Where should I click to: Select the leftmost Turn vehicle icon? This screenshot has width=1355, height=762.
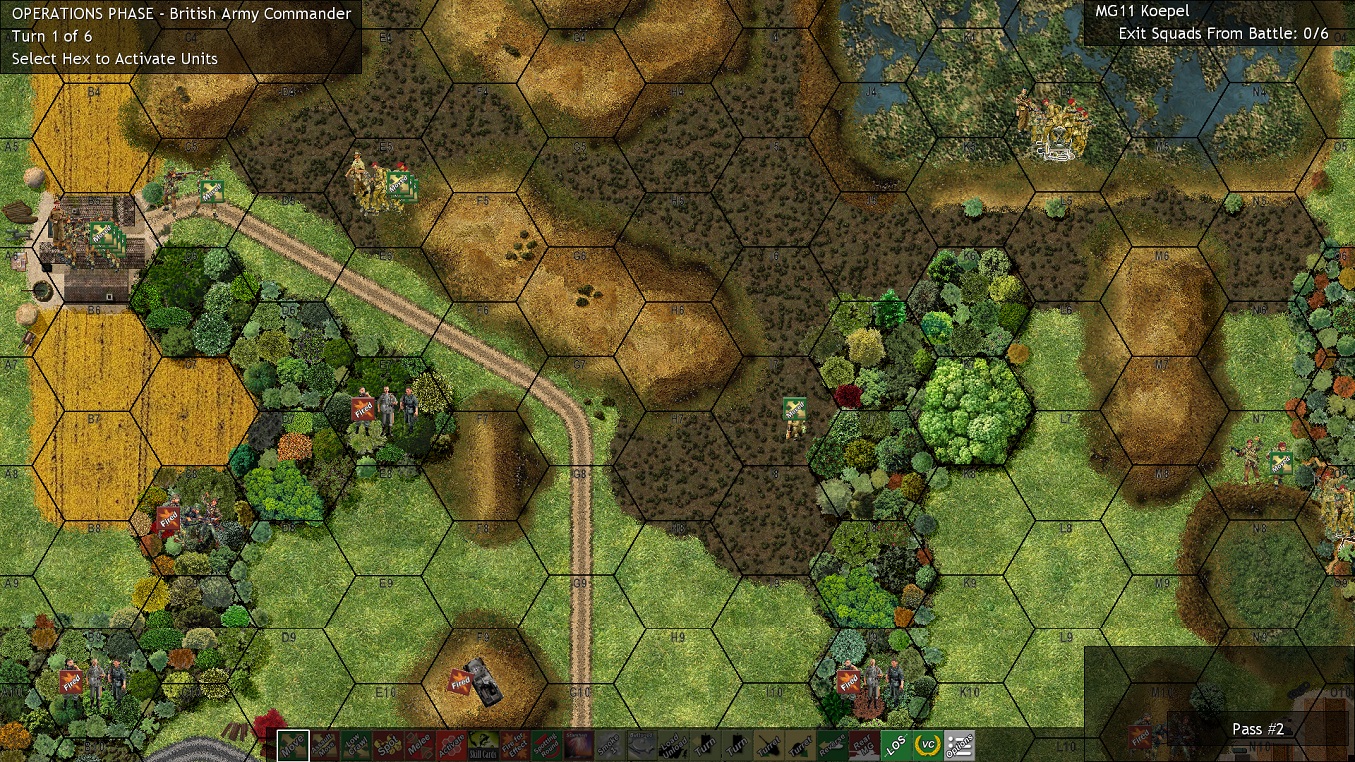click(704, 744)
